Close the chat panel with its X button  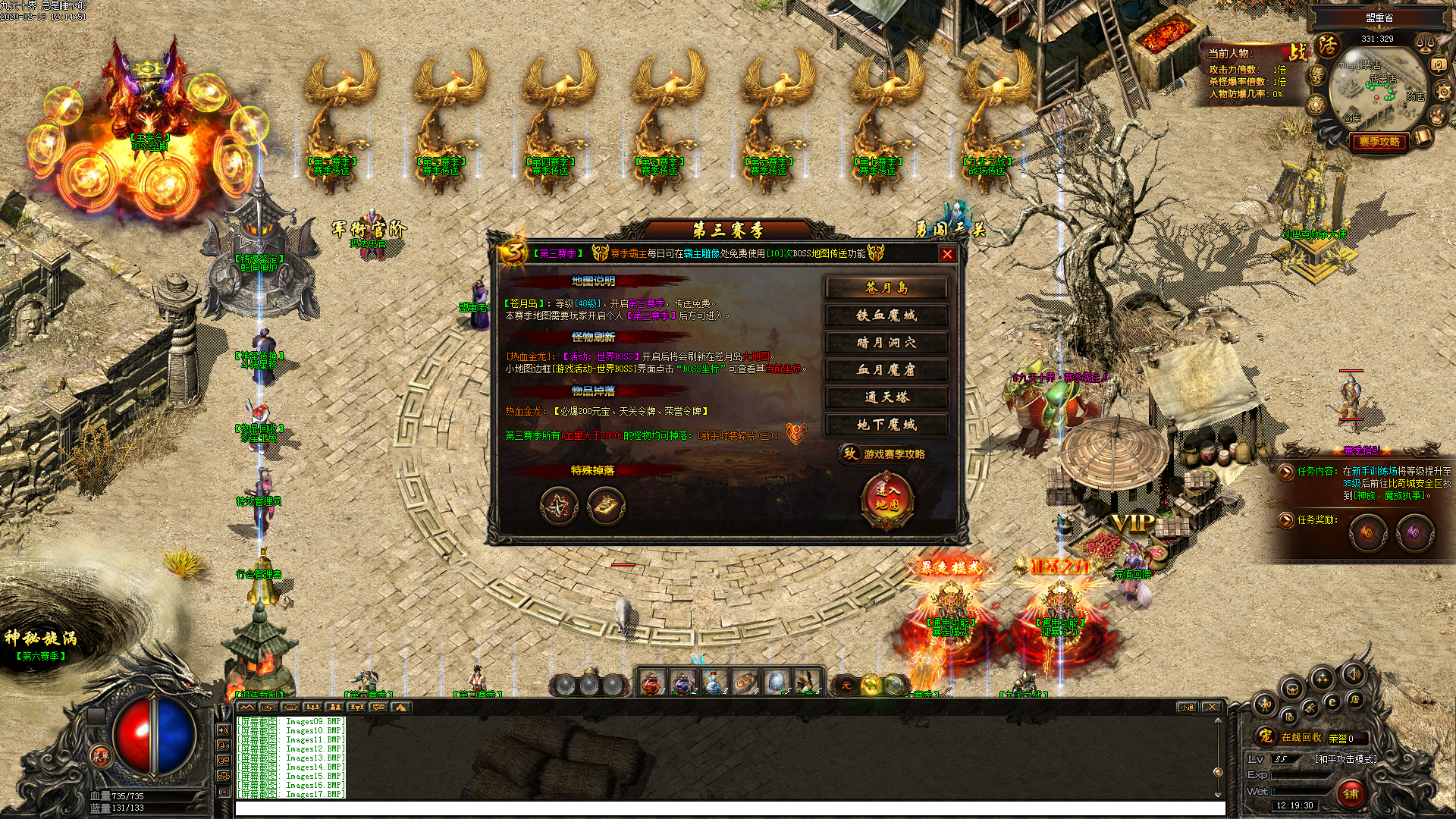1212,708
